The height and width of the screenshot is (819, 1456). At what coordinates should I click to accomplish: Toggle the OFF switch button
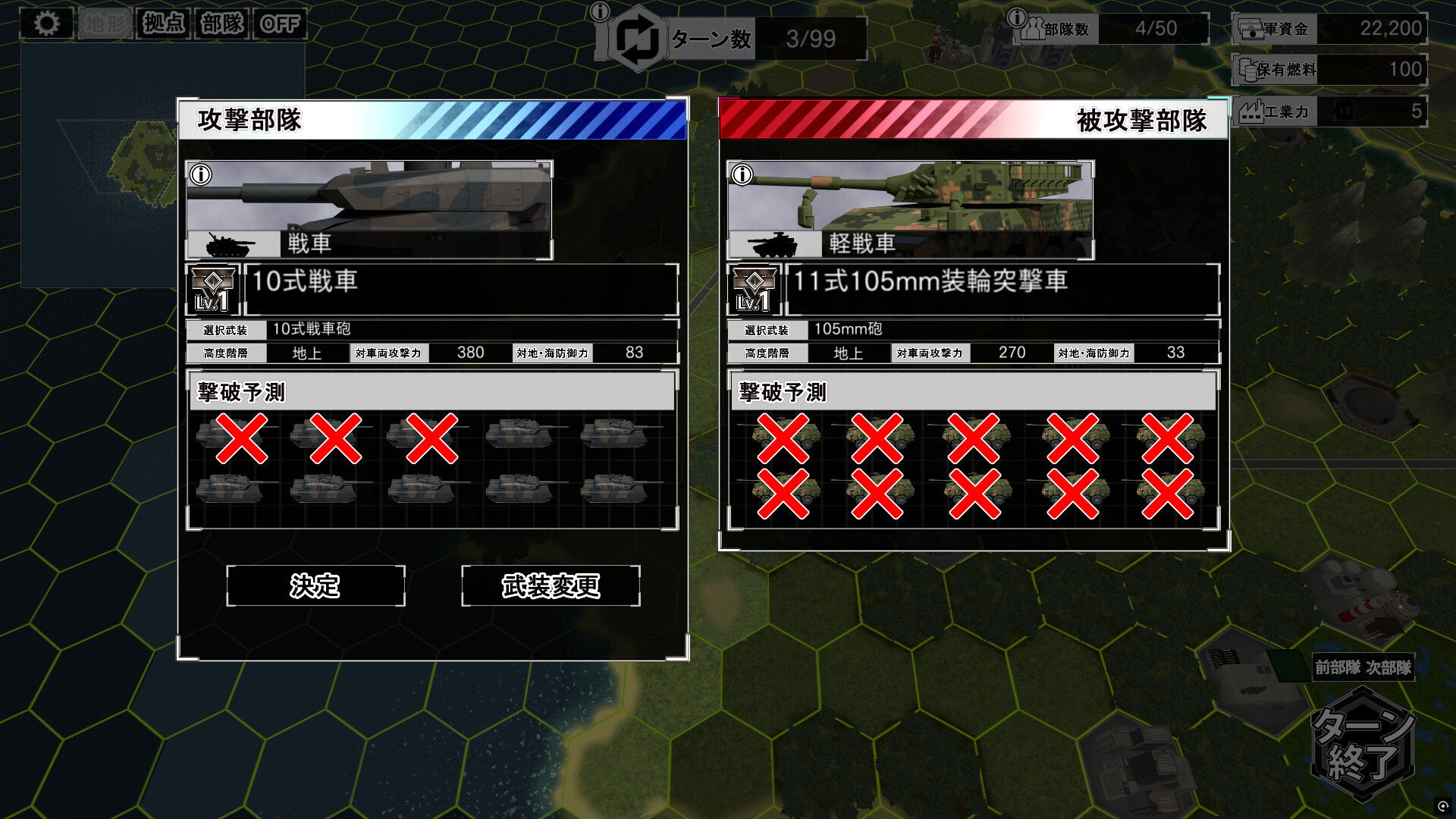click(x=280, y=24)
